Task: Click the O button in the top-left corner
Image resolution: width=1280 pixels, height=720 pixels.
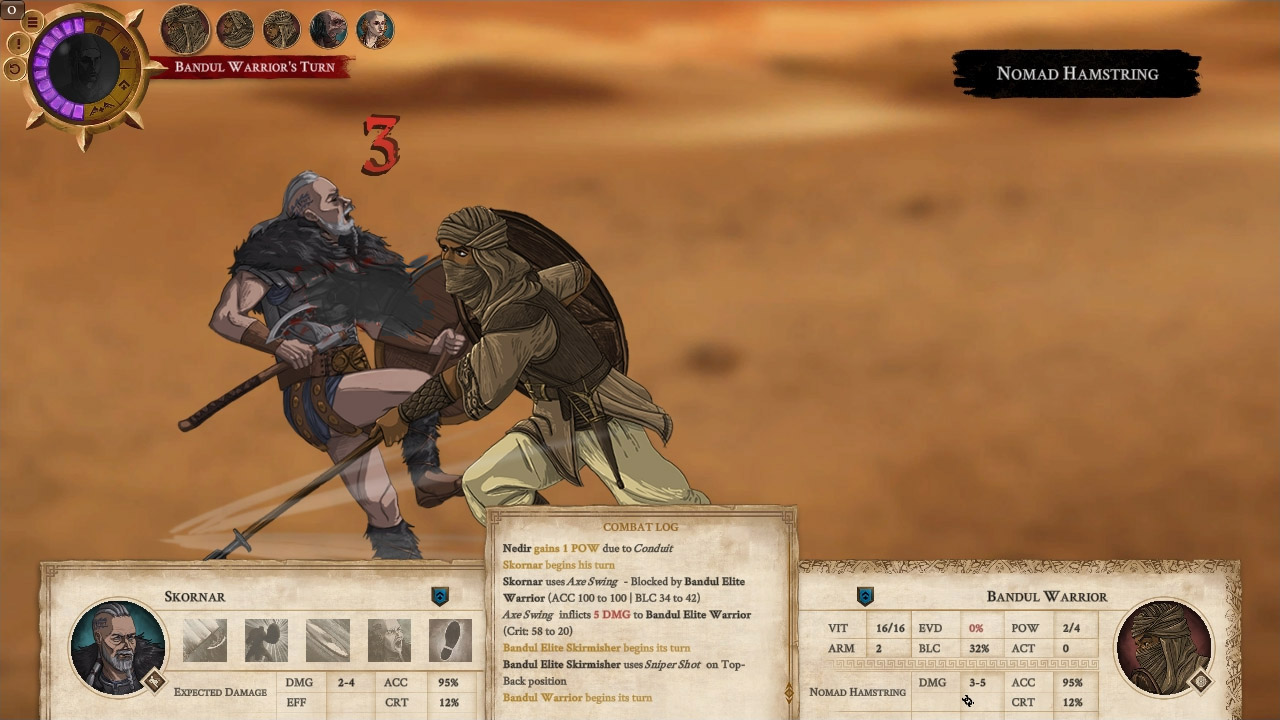Action: click(12, 10)
